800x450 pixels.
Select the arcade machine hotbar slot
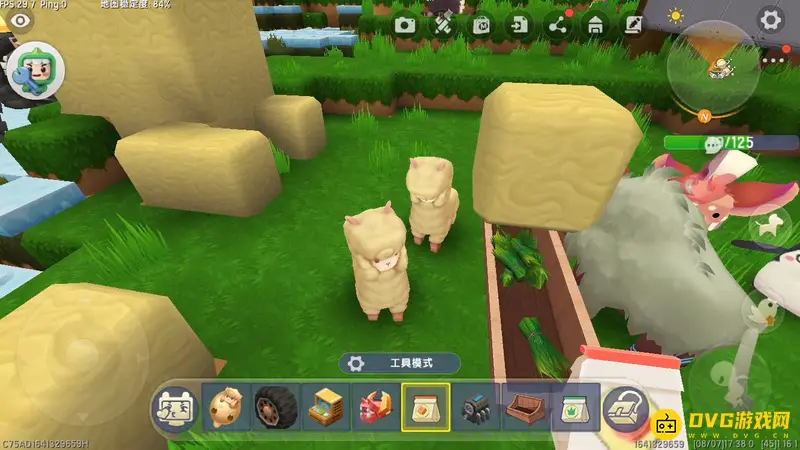pyautogui.click(x=325, y=408)
